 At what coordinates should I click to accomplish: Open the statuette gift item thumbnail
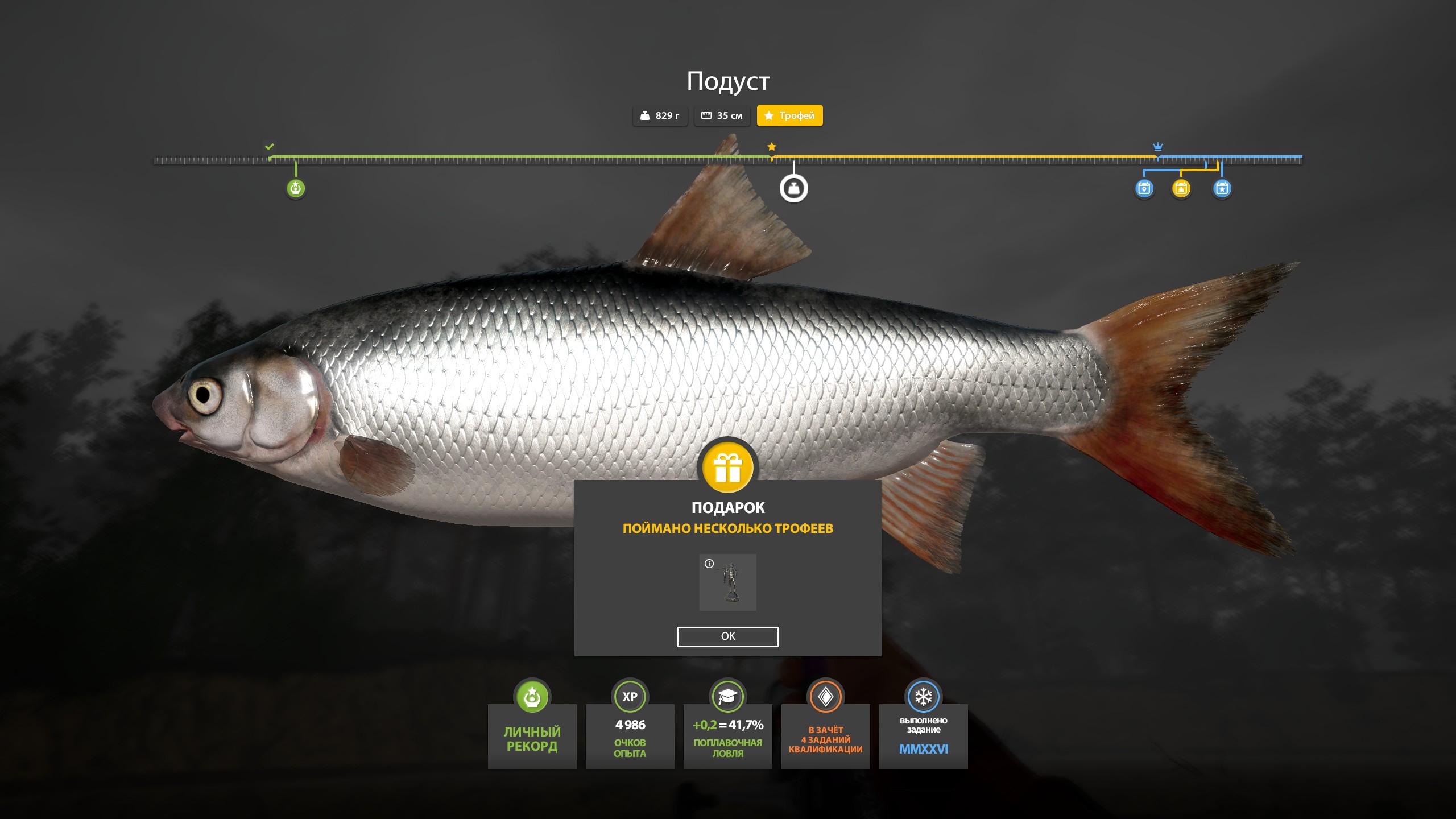[728, 583]
